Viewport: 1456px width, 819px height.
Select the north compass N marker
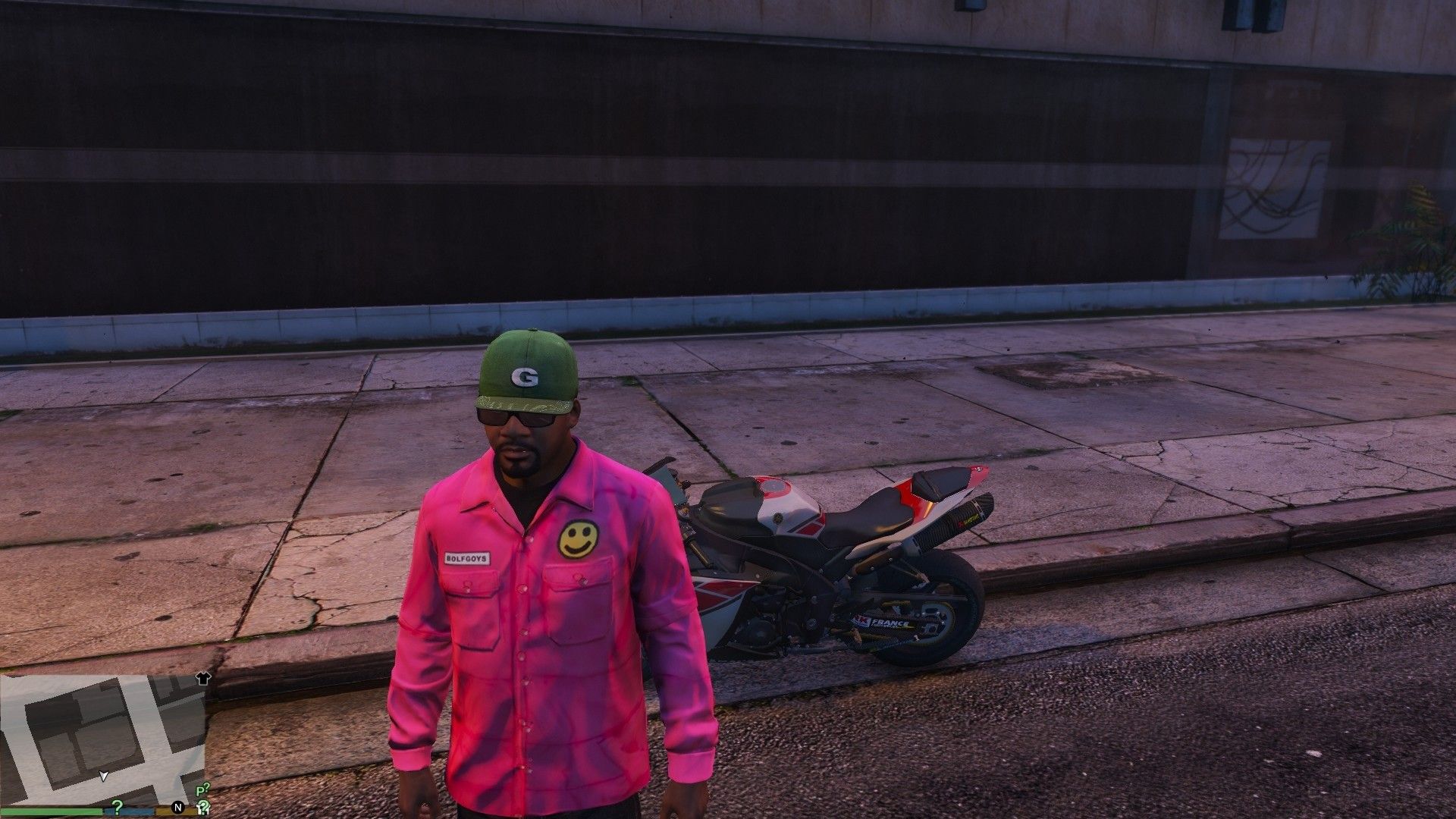(178, 807)
